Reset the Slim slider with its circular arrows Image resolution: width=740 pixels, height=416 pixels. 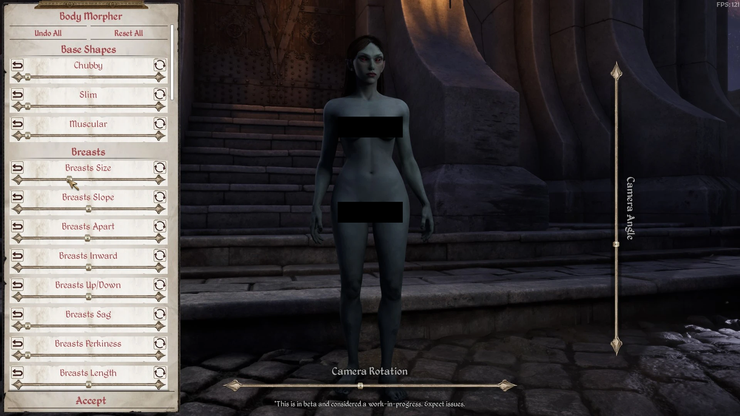[159, 95]
